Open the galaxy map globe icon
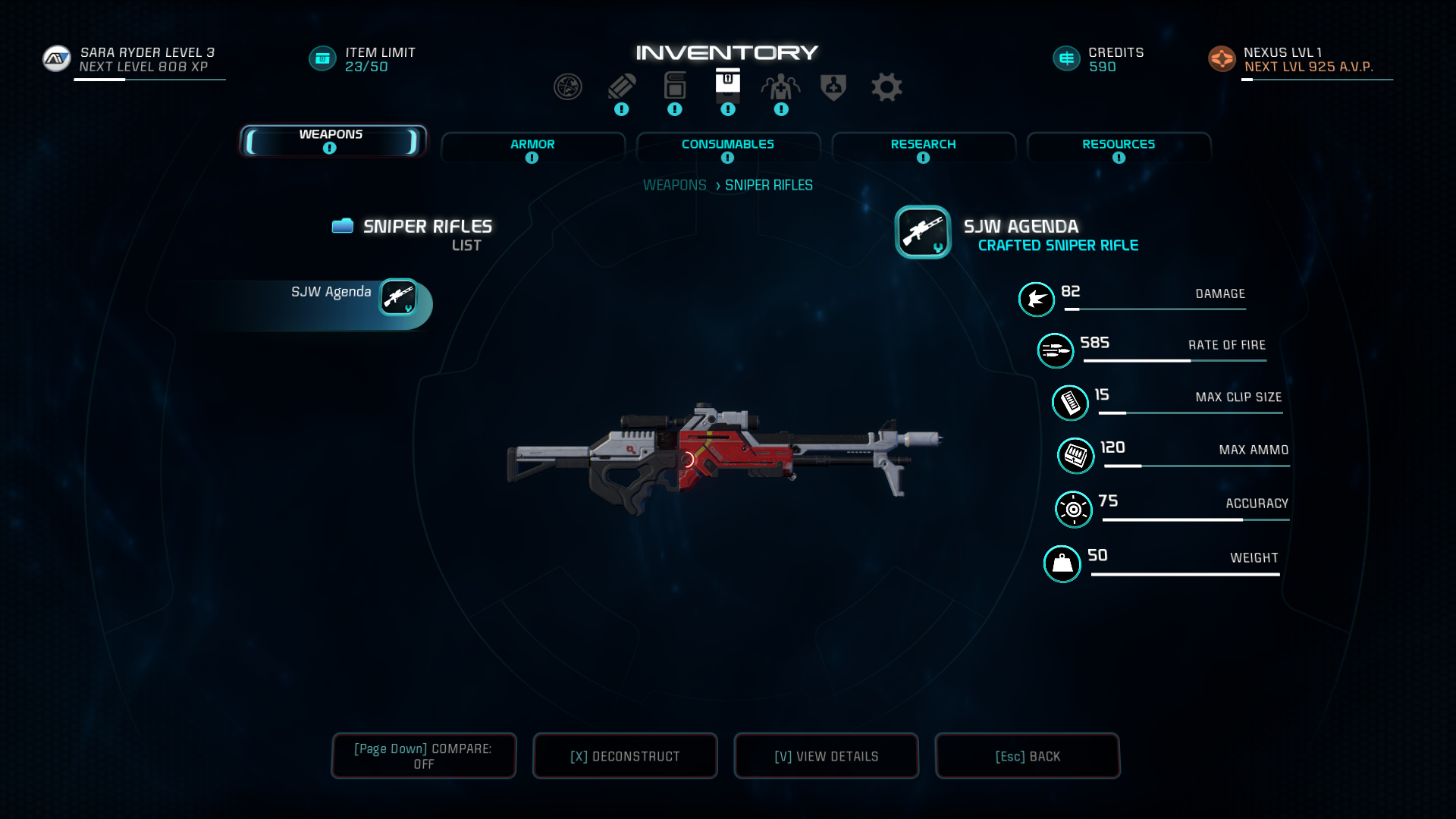This screenshot has height=819, width=1456. (567, 87)
